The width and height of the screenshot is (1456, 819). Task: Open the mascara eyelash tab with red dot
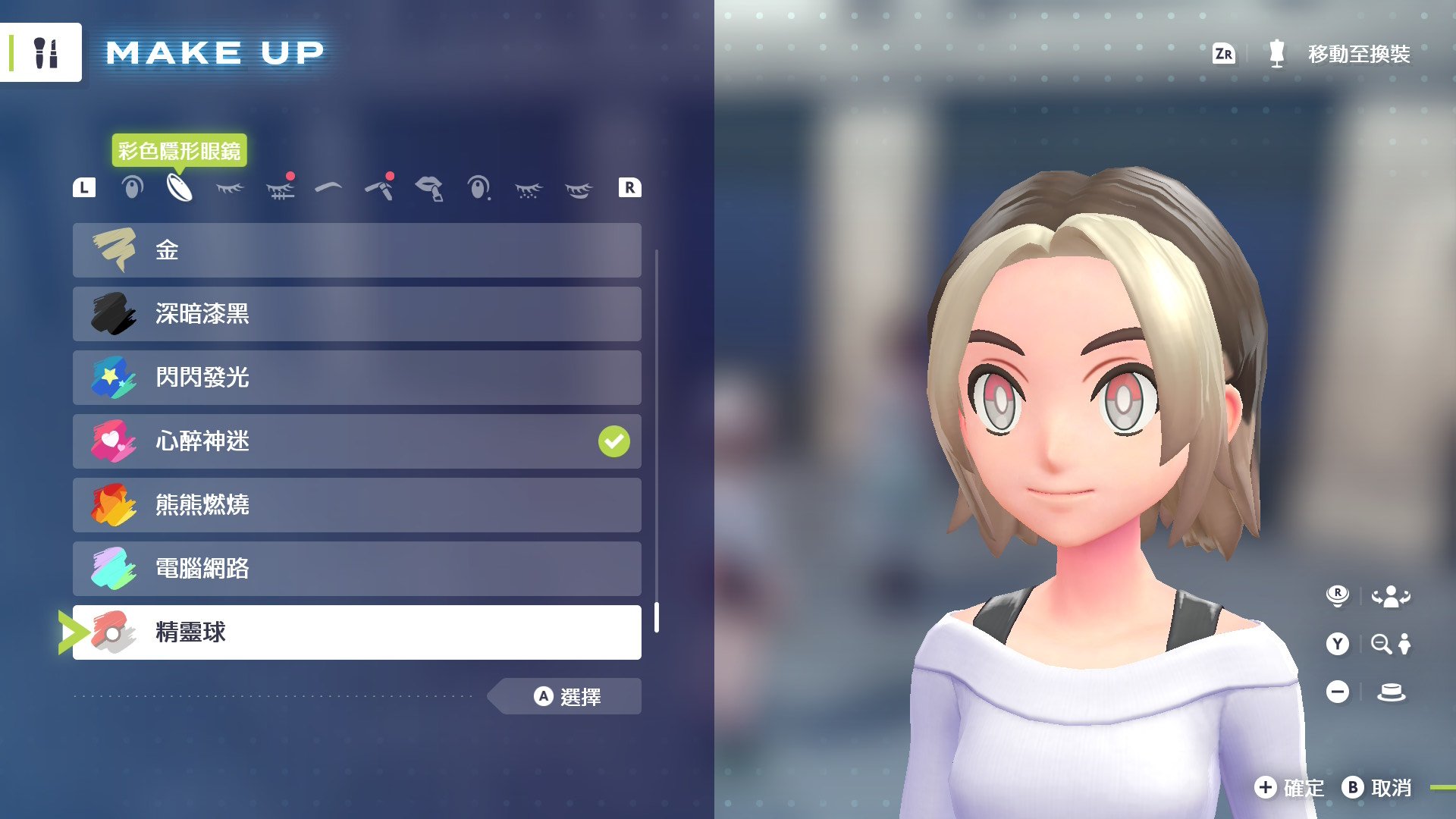280,187
